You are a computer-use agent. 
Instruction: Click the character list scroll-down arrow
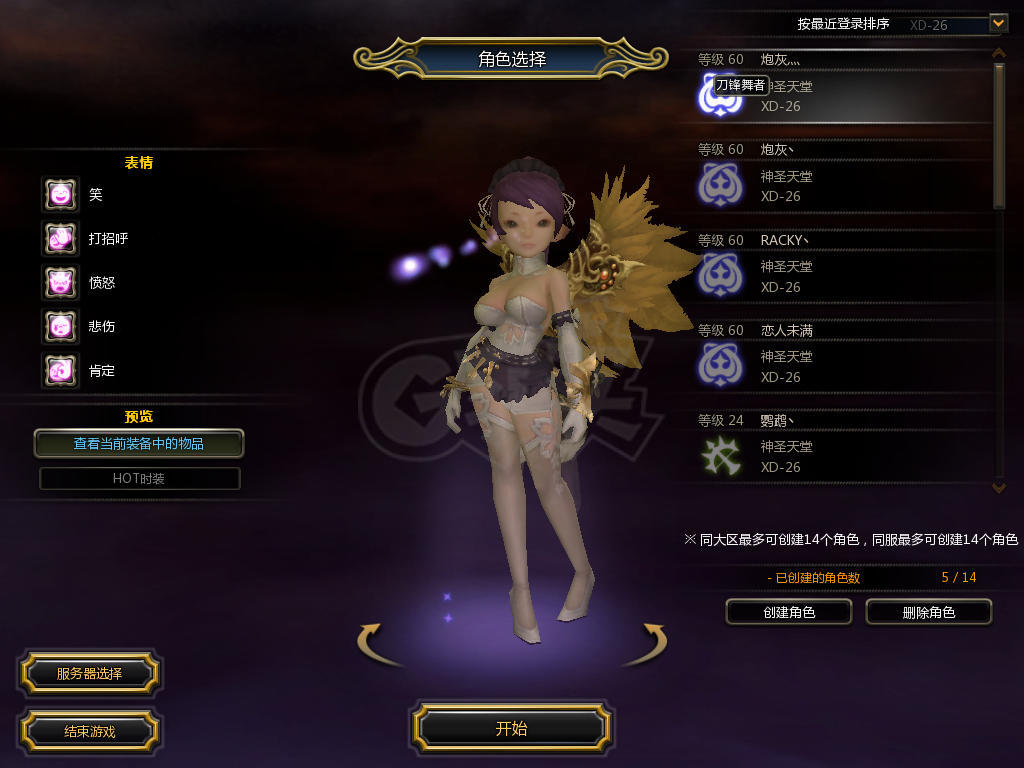[x=998, y=487]
